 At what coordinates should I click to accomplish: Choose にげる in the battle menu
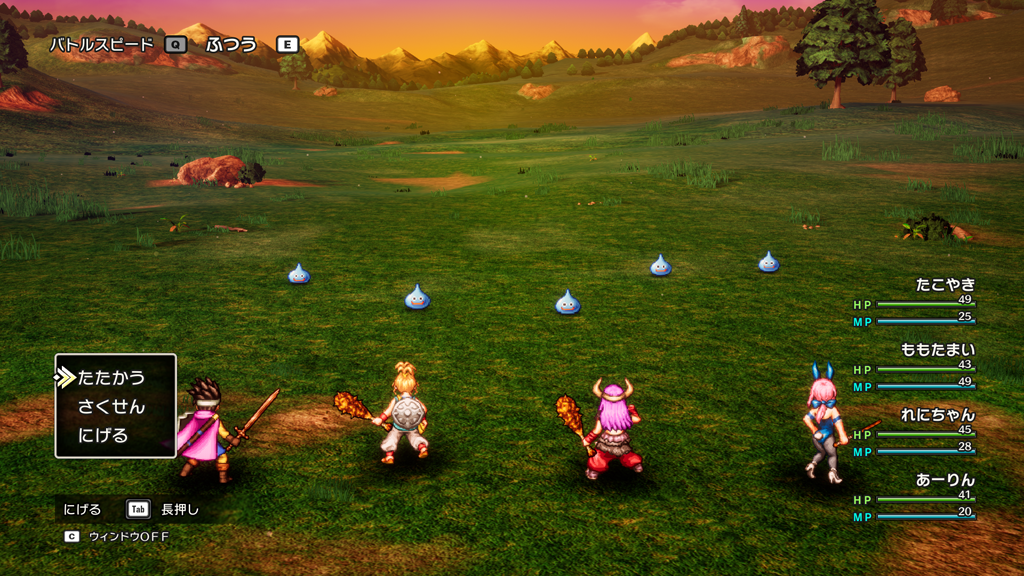(103, 436)
